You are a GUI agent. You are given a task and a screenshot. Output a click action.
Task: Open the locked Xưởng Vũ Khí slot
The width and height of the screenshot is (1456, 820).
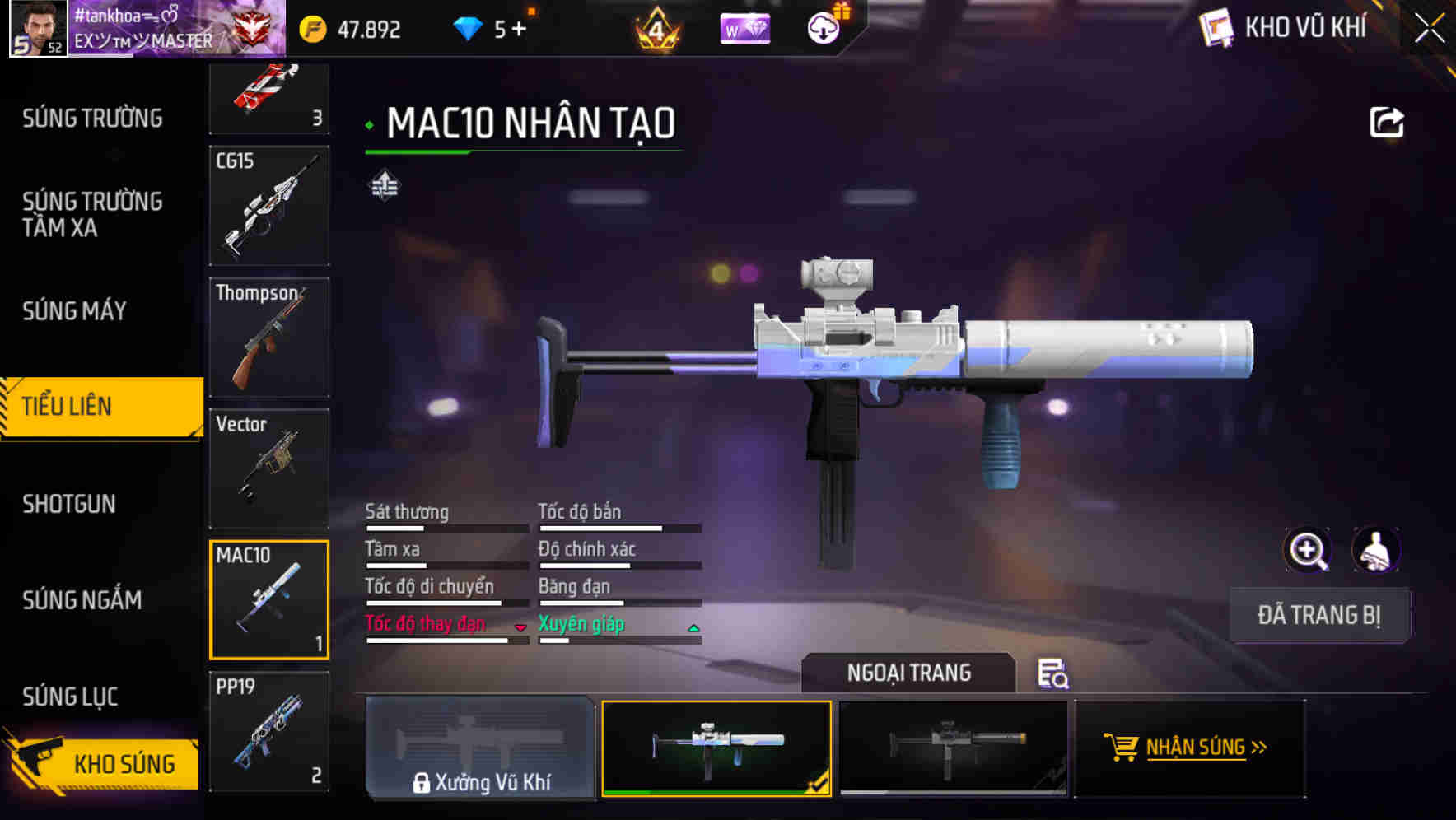coord(480,748)
